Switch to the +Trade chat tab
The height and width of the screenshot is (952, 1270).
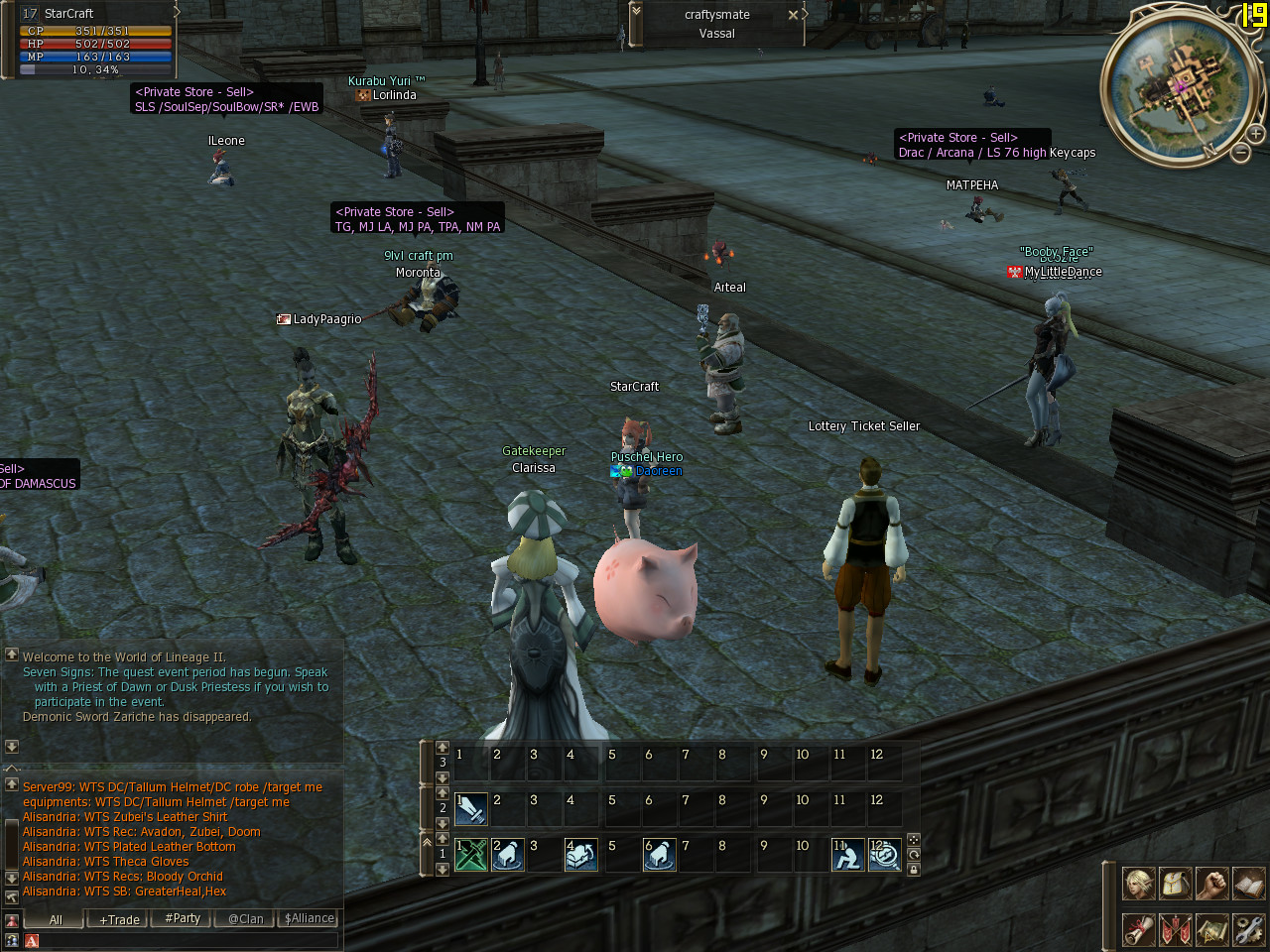[x=119, y=919]
